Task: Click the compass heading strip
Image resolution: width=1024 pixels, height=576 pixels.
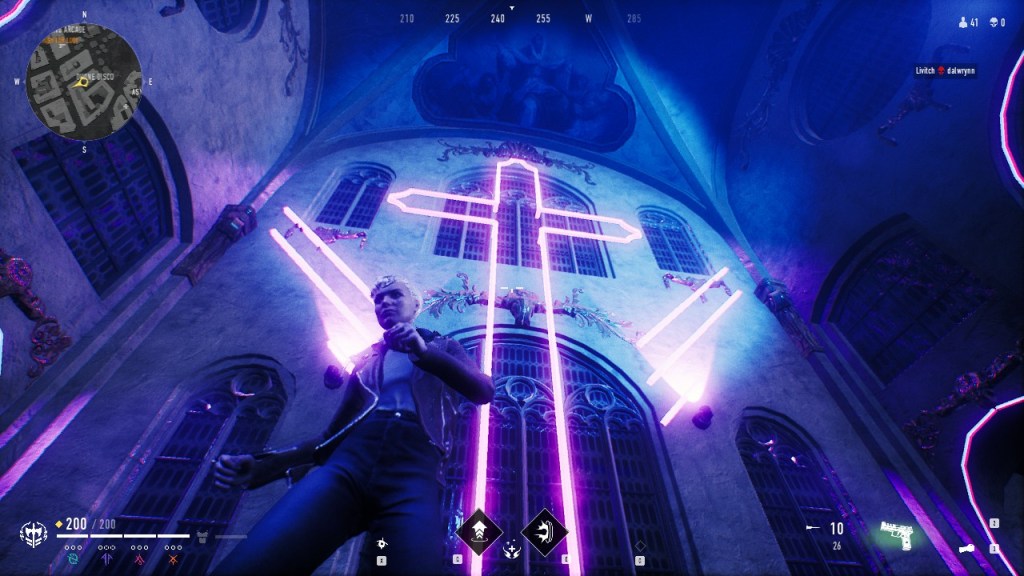Action: [x=512, y=18]
